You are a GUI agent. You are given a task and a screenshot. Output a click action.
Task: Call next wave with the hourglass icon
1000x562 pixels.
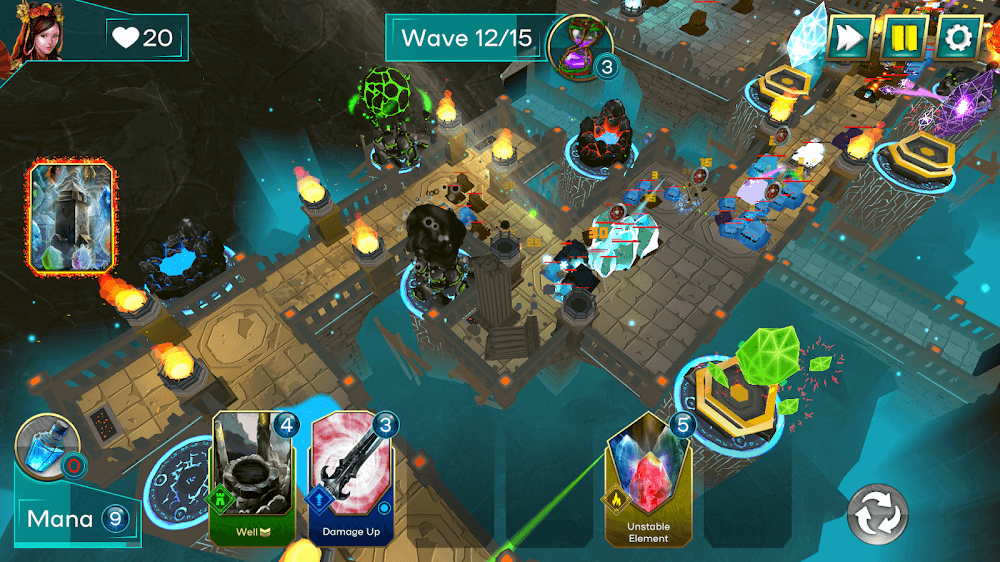pyautogui.click(x=577, y=43)
